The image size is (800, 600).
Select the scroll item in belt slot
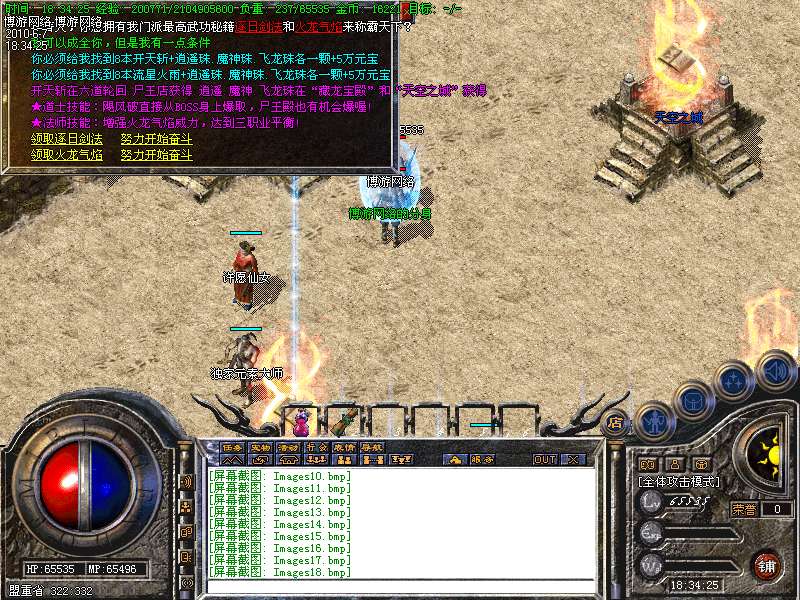(346, 418)
